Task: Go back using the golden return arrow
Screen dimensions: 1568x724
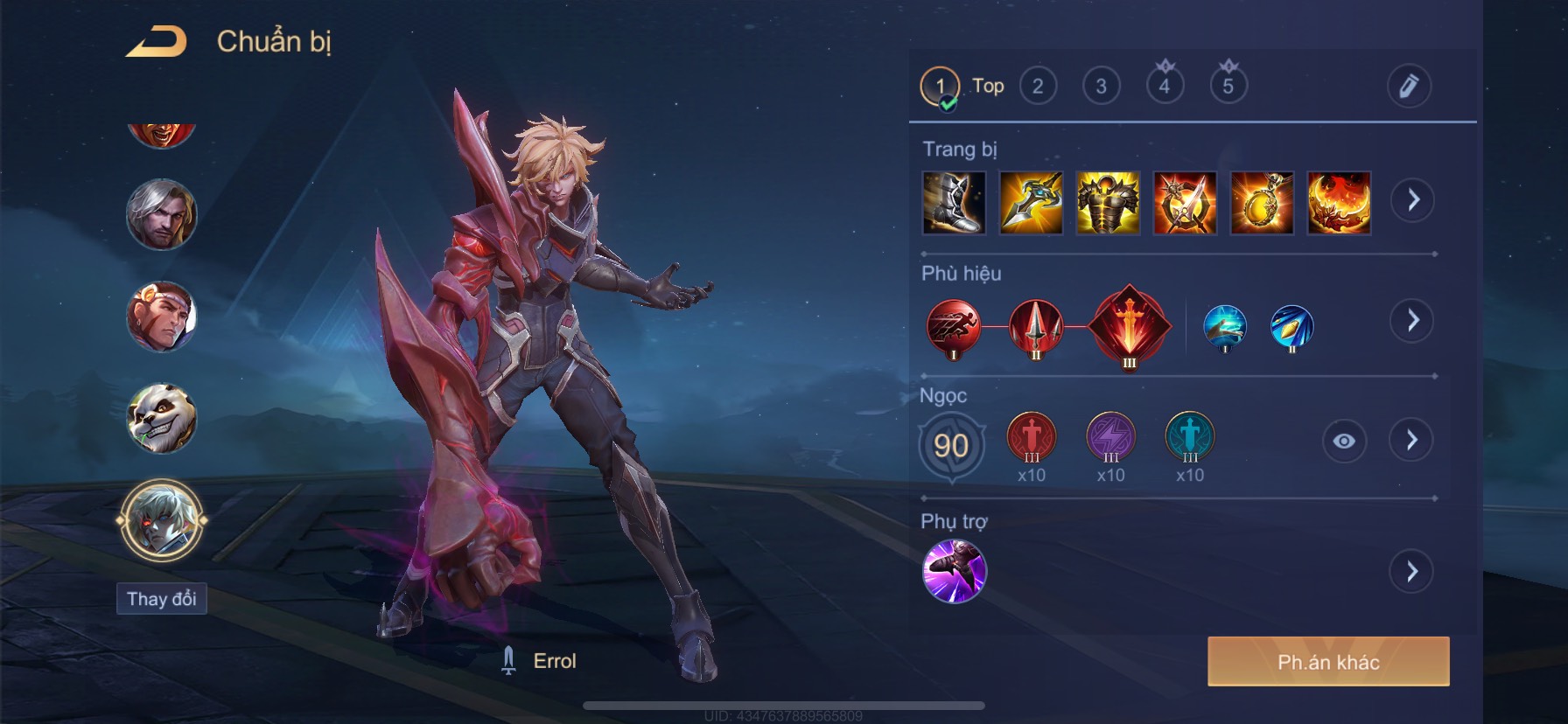Action: 157,42
